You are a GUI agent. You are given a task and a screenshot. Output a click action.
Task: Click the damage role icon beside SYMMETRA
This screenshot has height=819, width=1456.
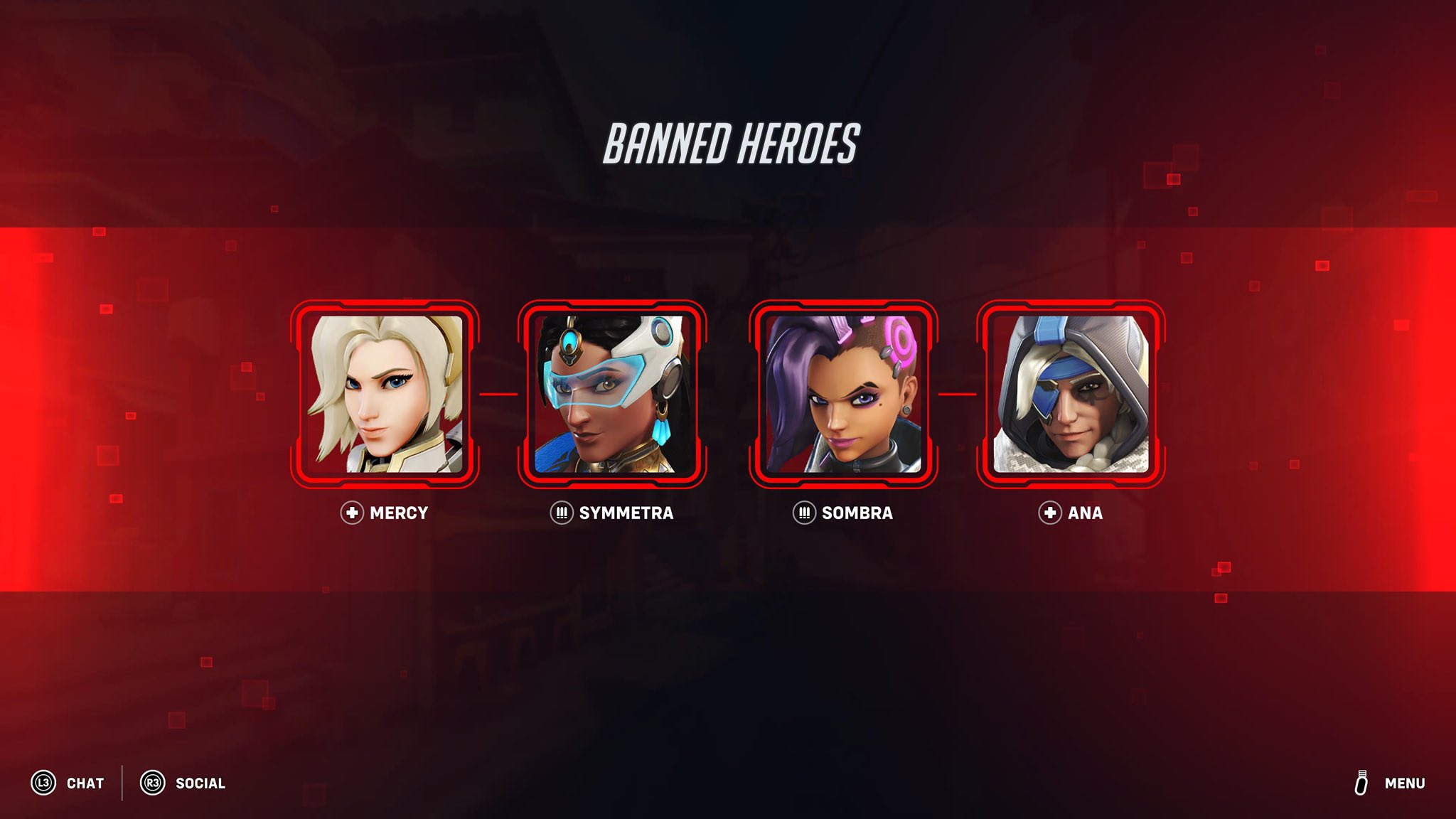pos(562,513)
